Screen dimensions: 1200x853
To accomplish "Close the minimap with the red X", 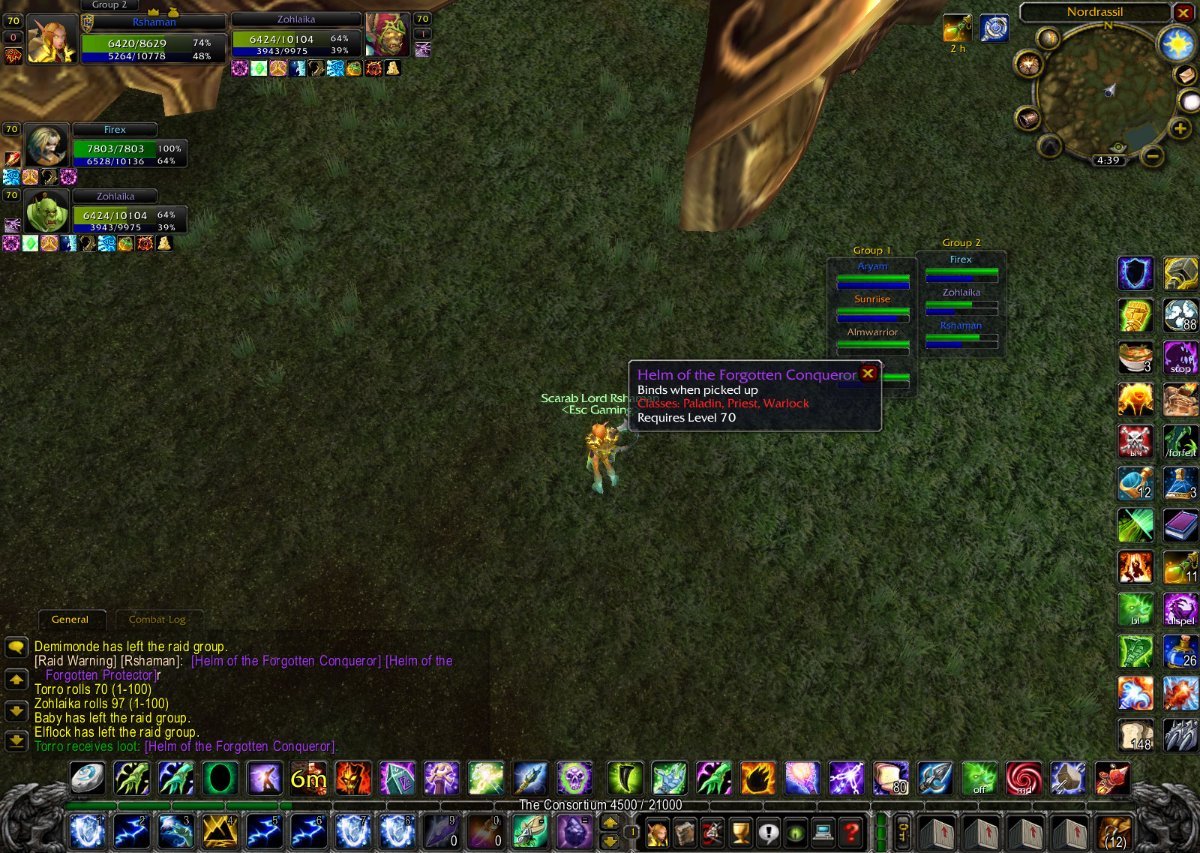I will click(x=1184, y=13).
